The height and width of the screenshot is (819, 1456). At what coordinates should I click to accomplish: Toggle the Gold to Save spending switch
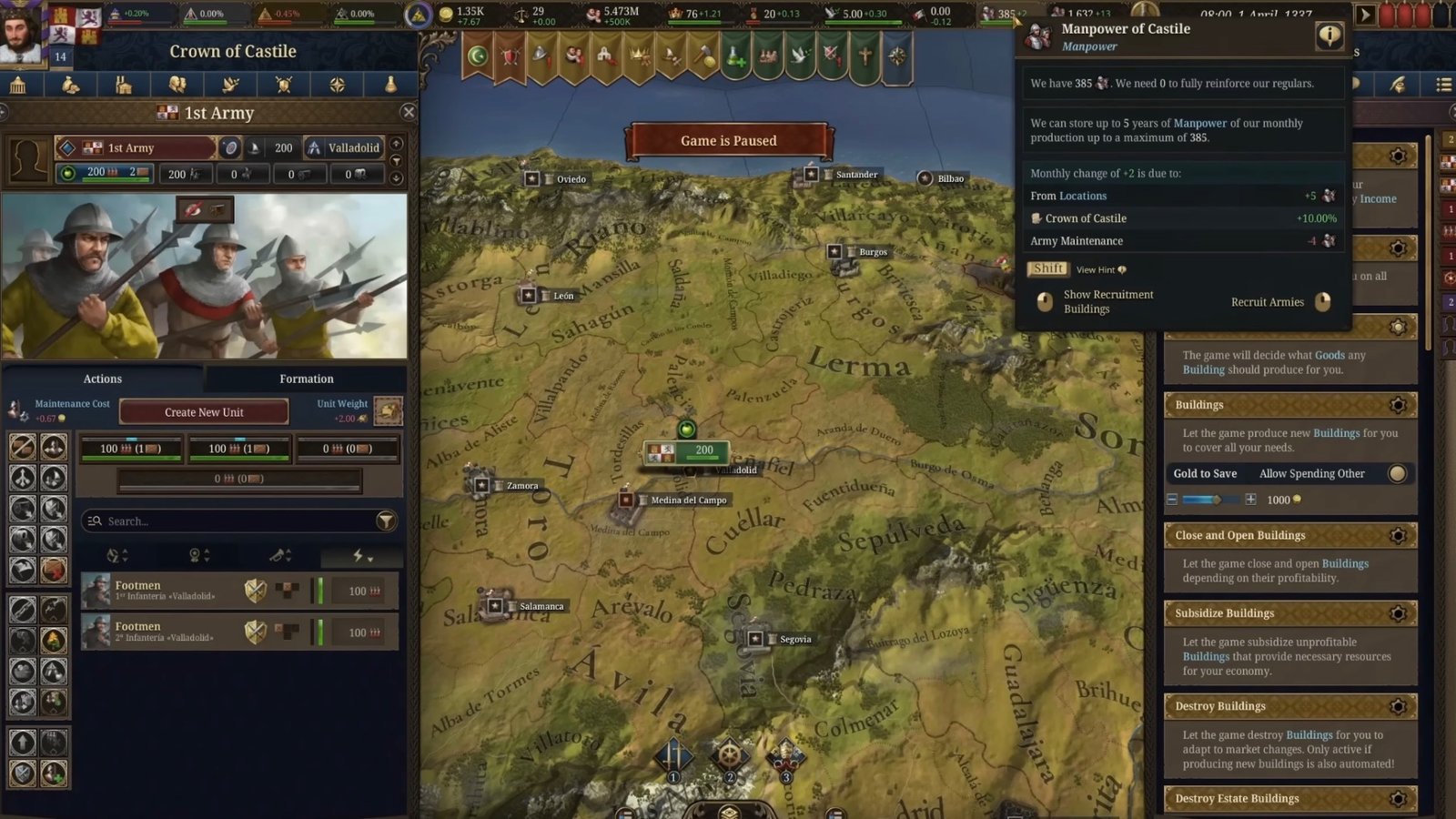(x=1397, y=473)
